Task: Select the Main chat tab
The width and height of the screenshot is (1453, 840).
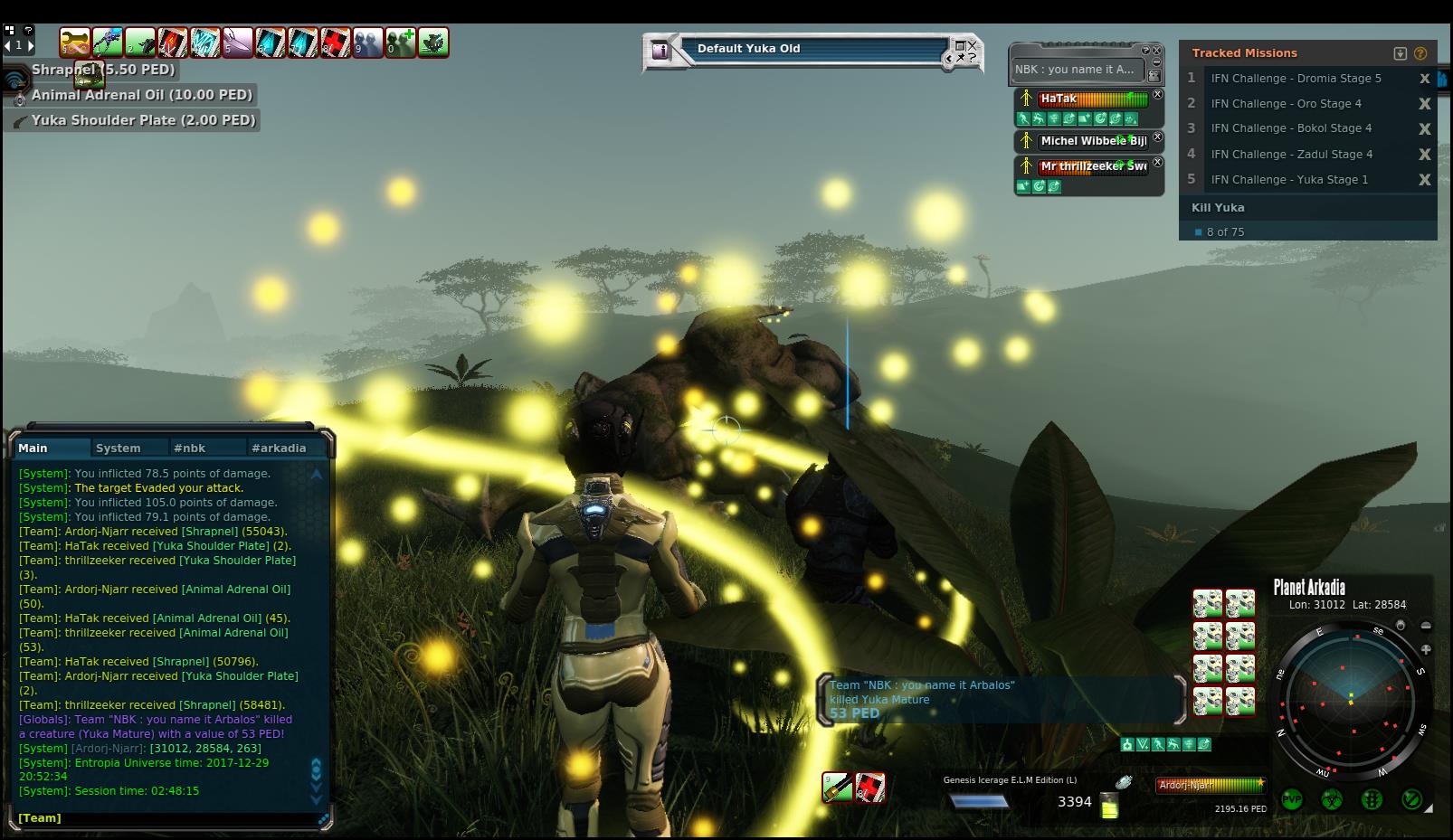Action: [x=33, y=448]
